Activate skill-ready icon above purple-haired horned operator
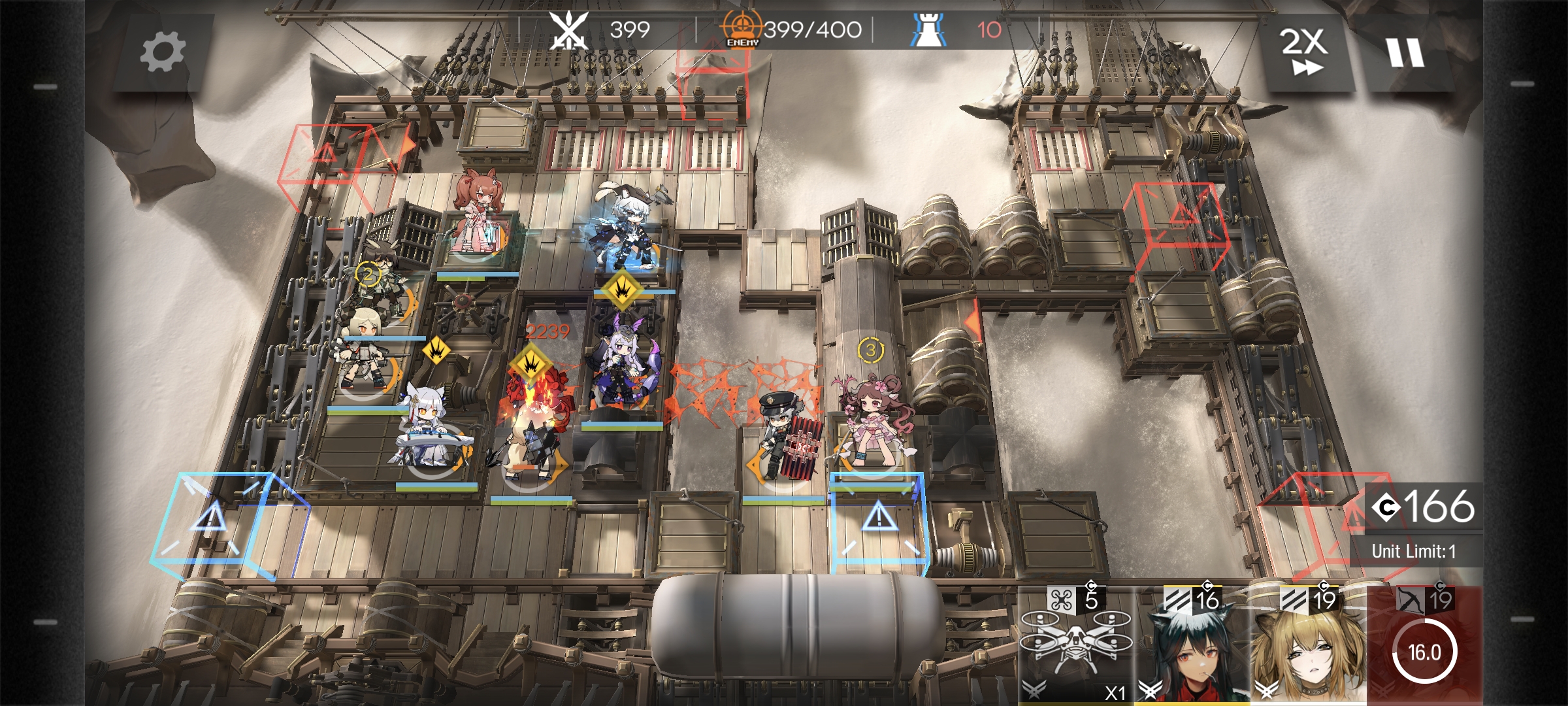 pos(622,288)
